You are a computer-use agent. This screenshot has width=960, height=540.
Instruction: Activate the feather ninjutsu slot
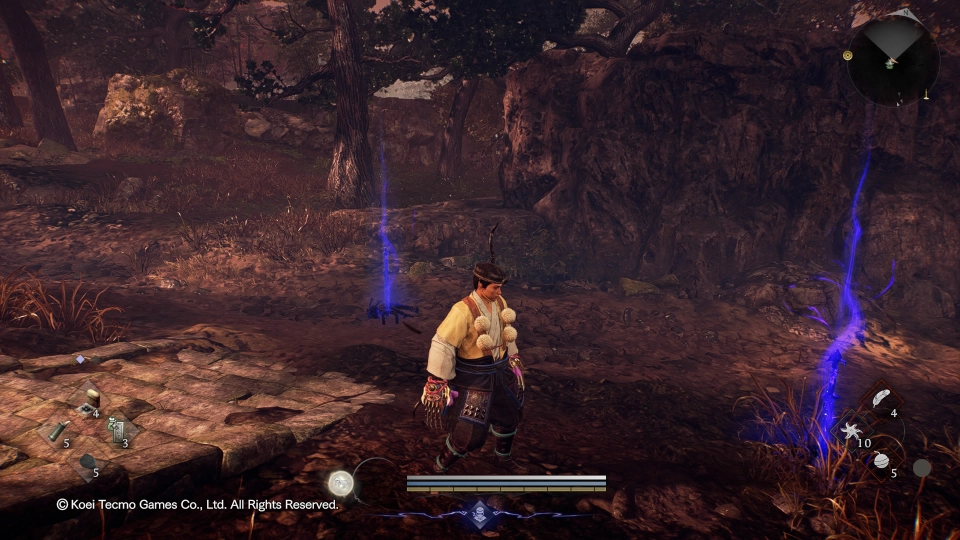coord(880,399)
